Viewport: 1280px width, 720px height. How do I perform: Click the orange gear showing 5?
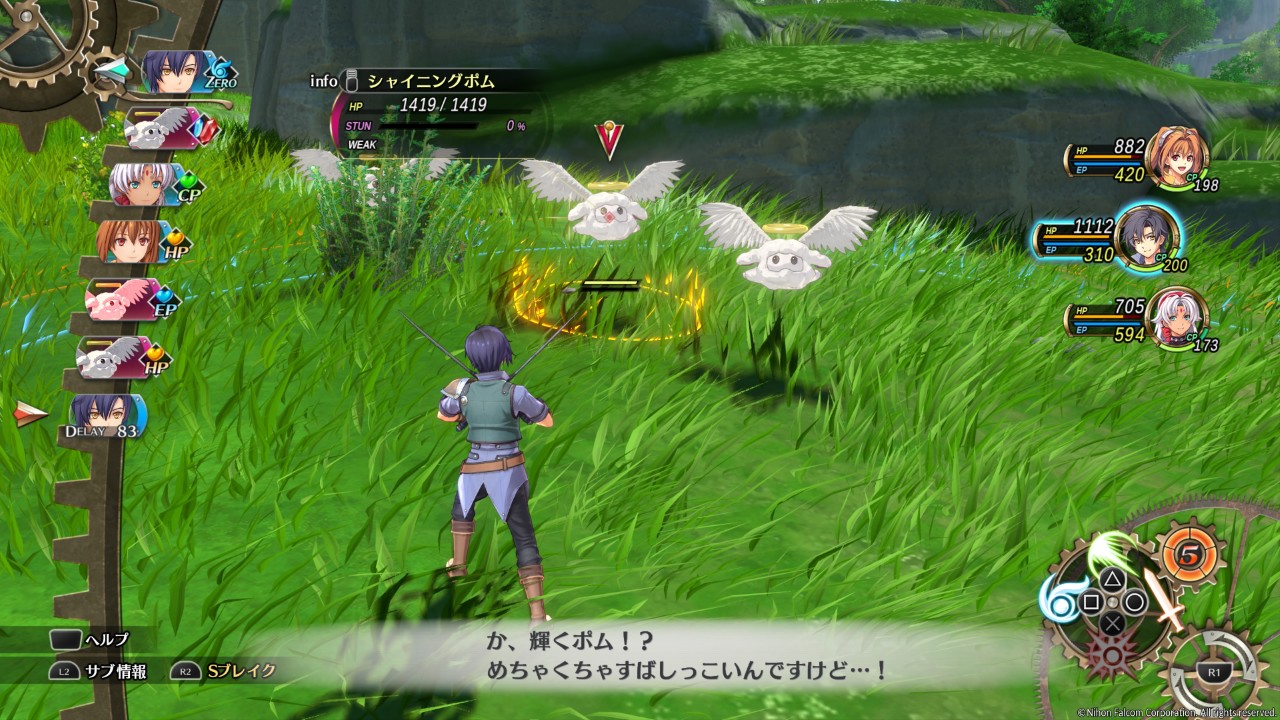[x=1189, y=553]
